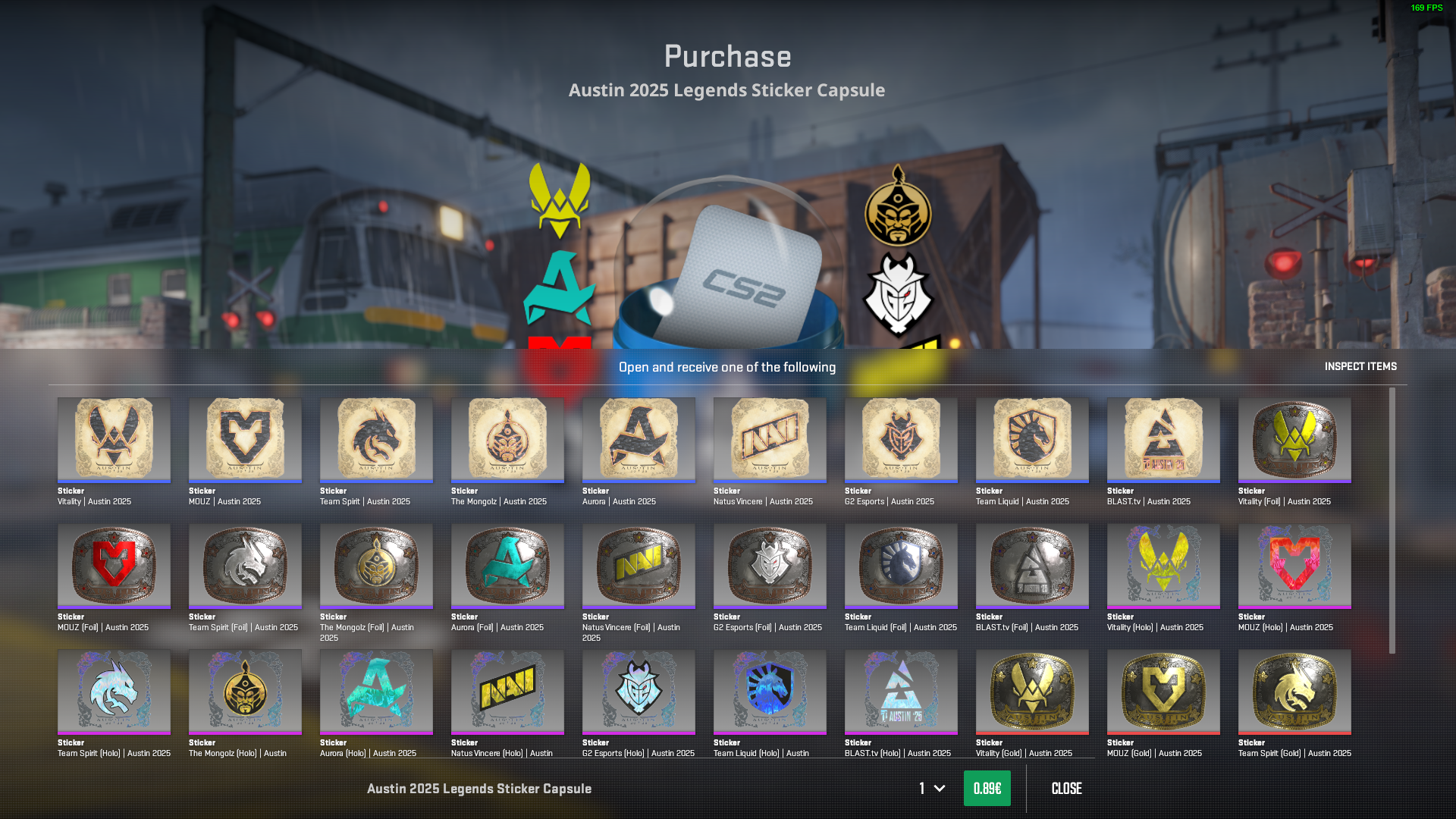Select the Natus Vincere Austin 2025 paper sticker

(770, 440)
